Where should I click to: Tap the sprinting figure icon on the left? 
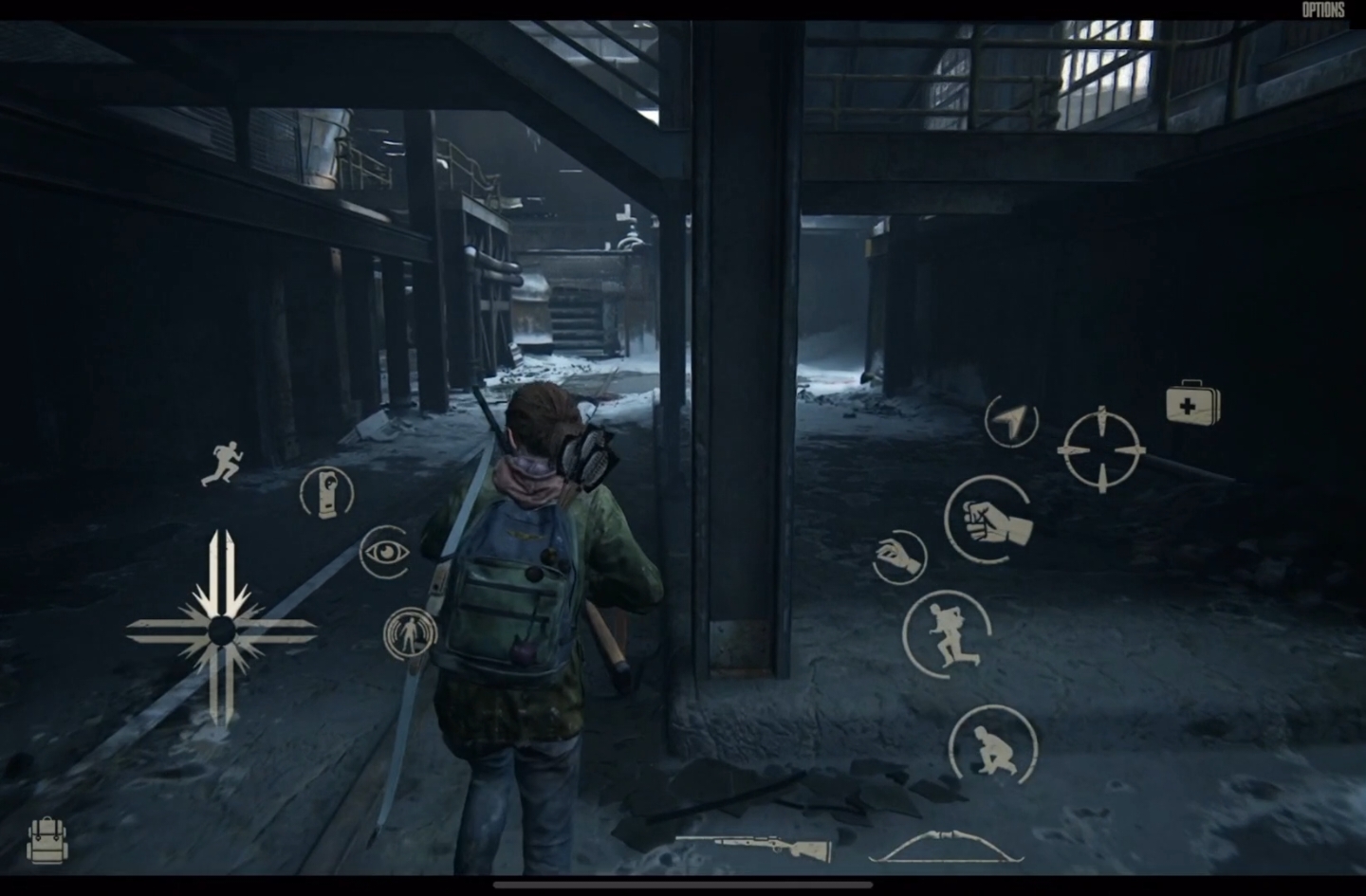[x=224, y=462]
